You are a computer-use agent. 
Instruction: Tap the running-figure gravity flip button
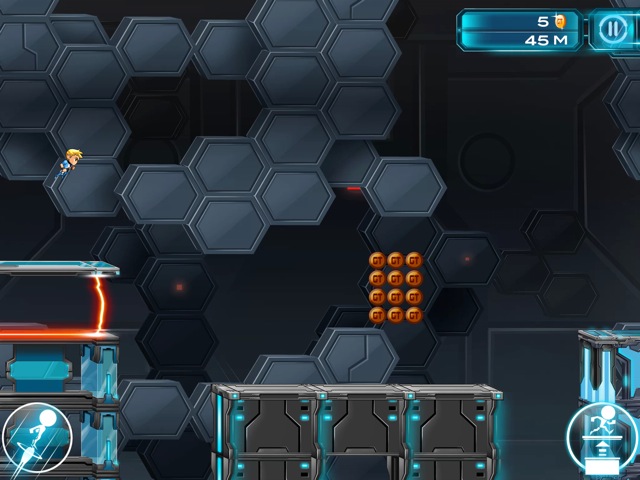click(602, 438)
